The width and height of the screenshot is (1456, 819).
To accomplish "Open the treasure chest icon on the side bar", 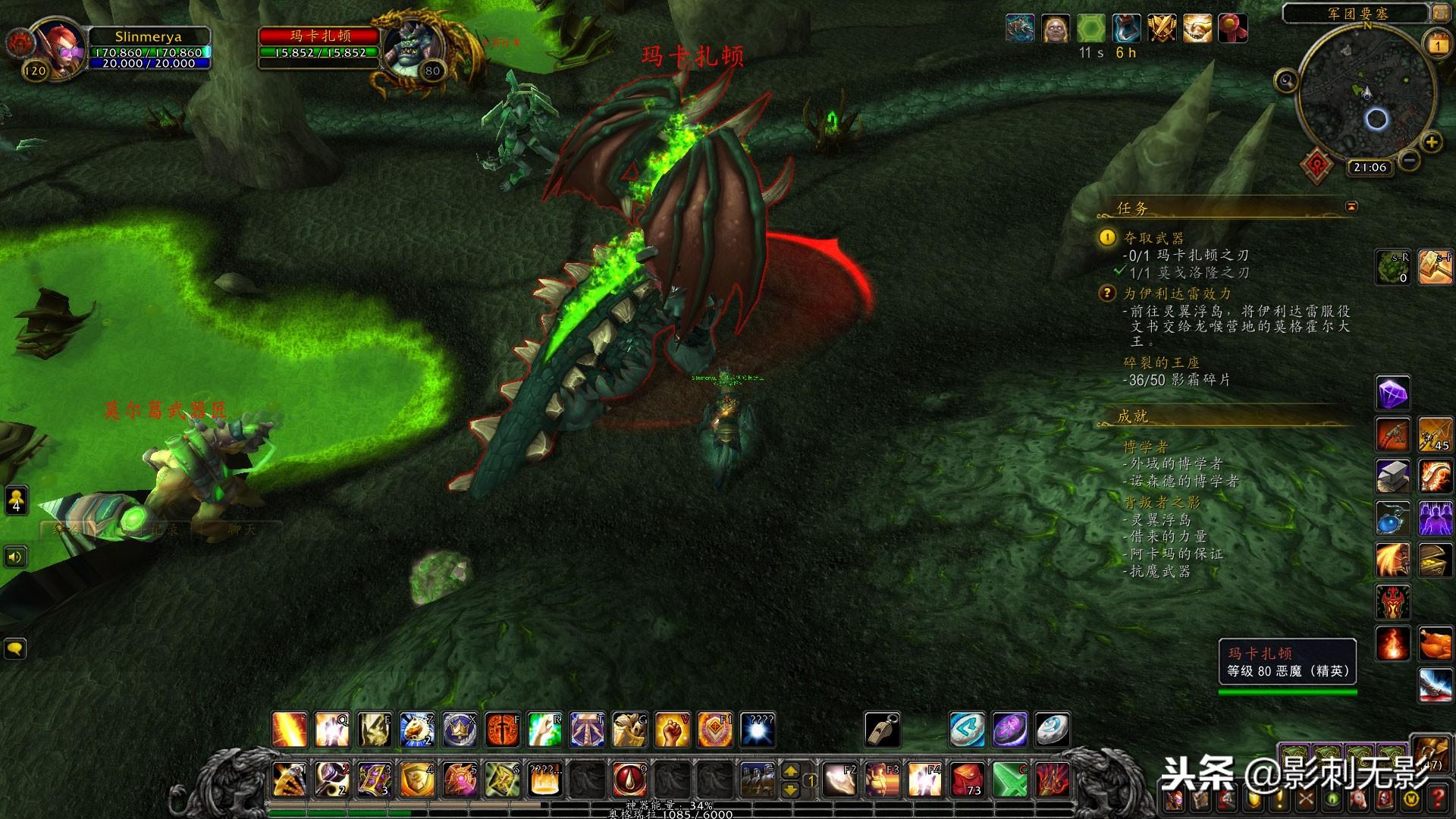I will (x=1435, y=560).
